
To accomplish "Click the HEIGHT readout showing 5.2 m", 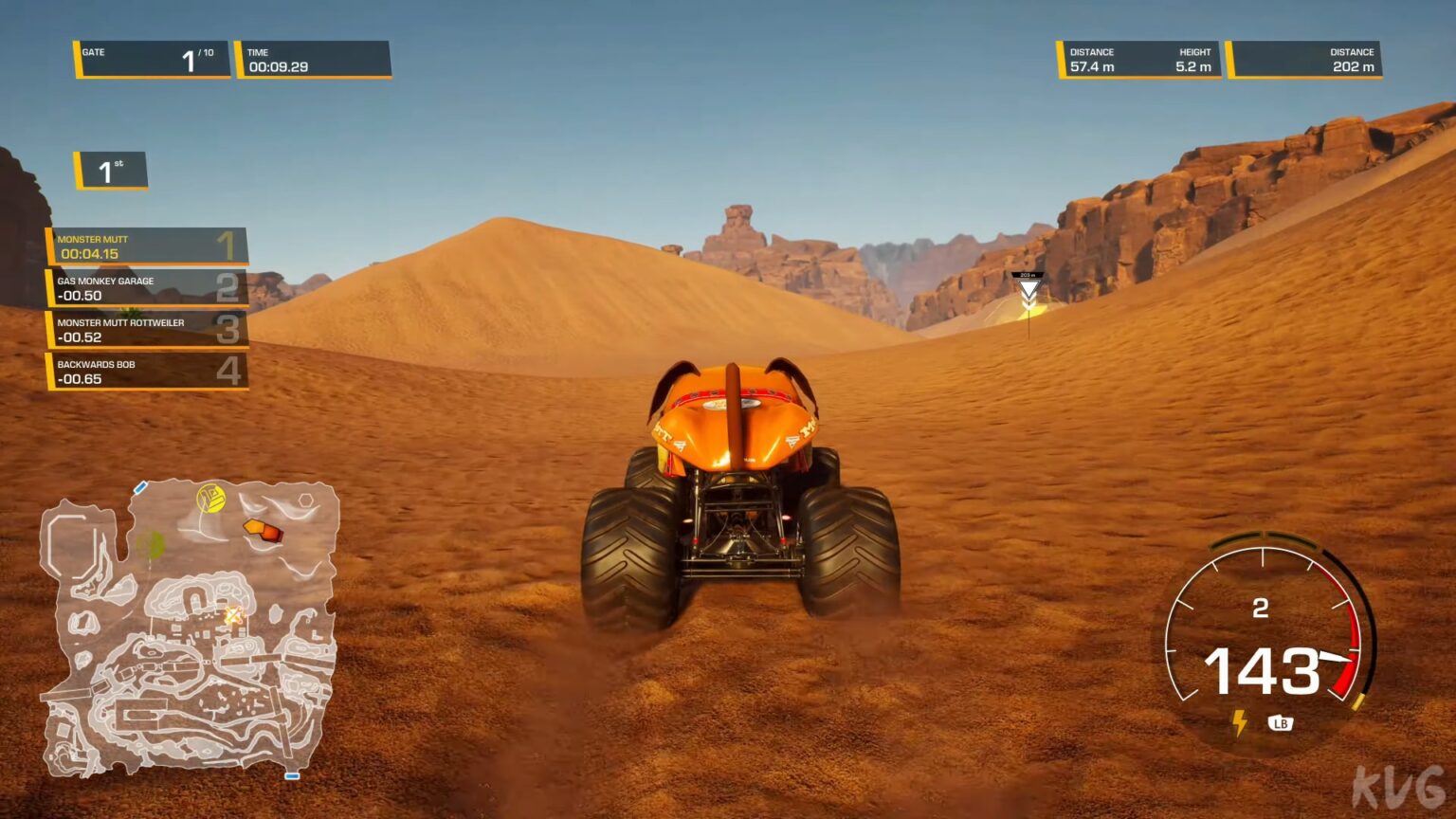I will (x=1194, y=59).
